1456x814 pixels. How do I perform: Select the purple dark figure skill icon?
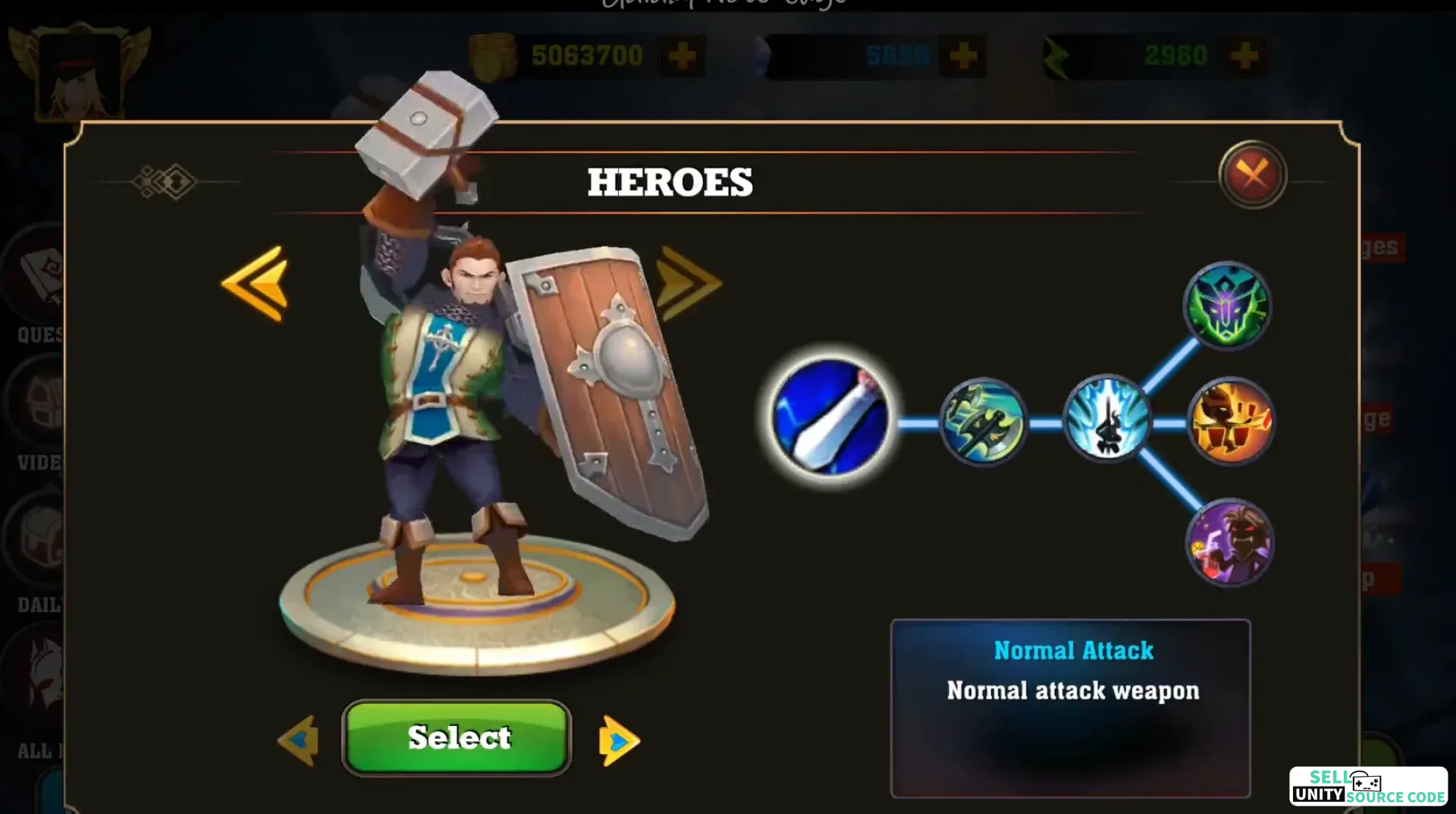1229,542
